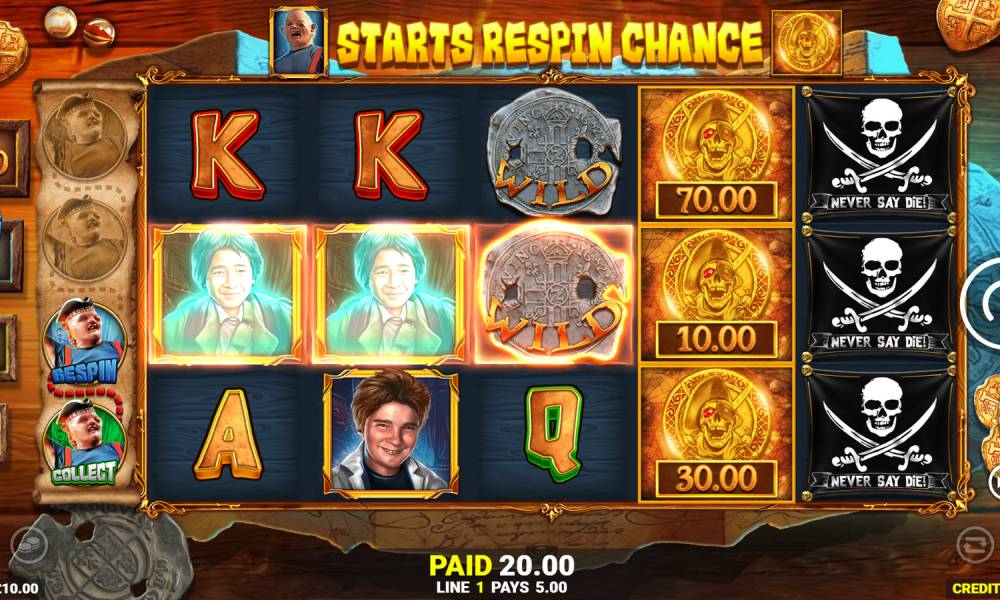
Task: Select the Respin trail marker
Action: coord(84,341)
